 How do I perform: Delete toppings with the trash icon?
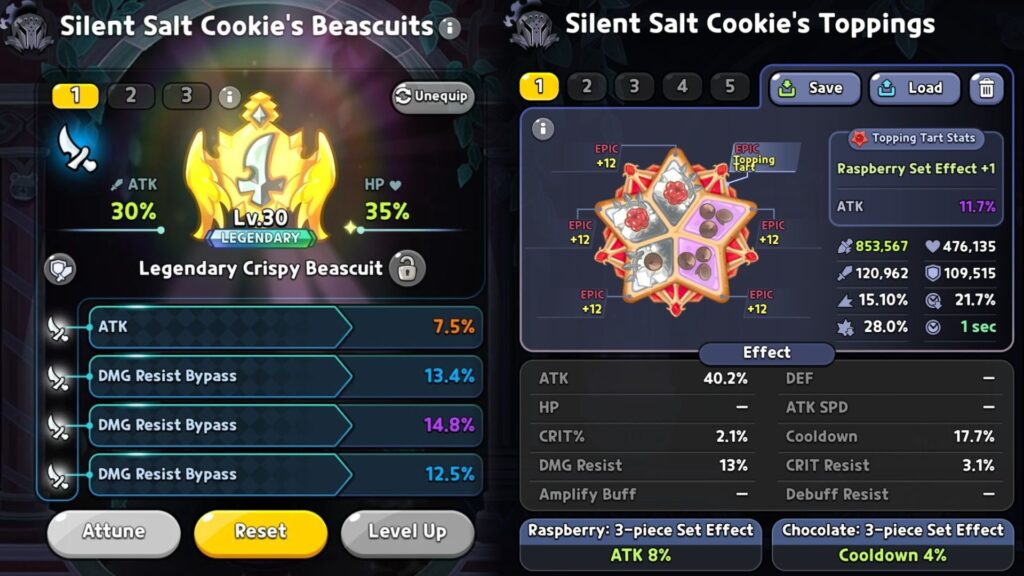(986, 88)
